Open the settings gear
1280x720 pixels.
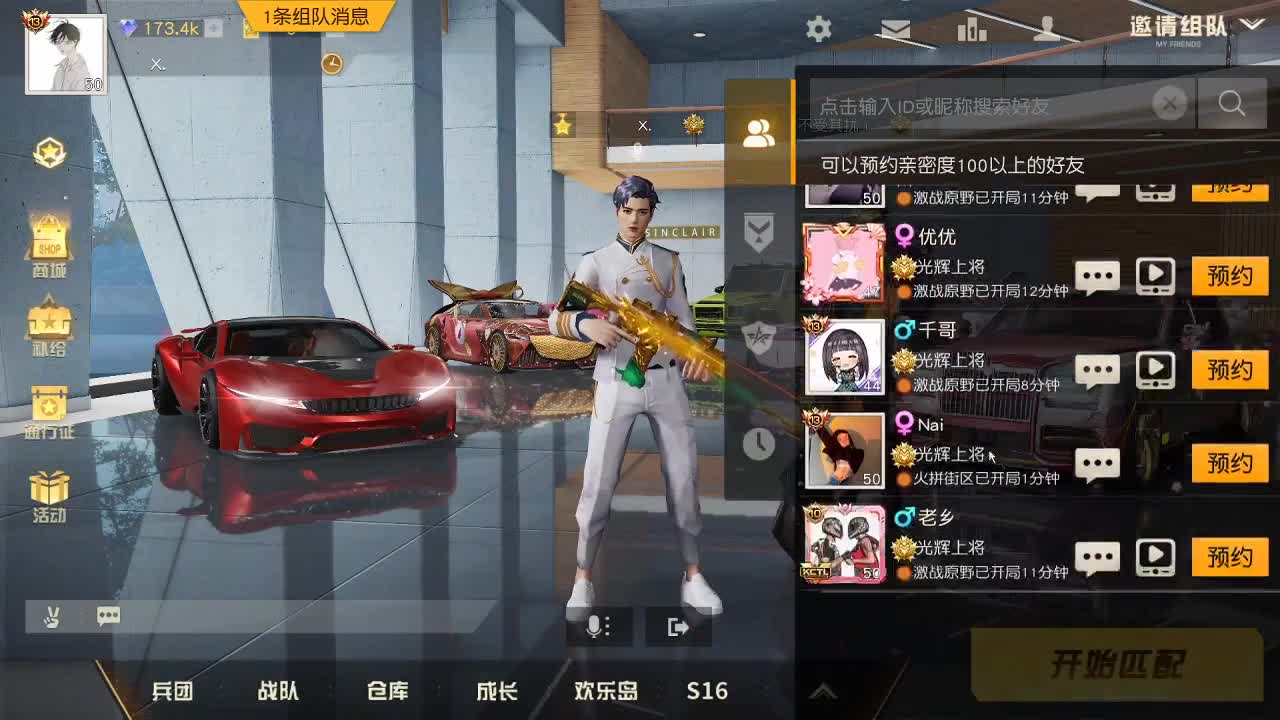(818, 30)
